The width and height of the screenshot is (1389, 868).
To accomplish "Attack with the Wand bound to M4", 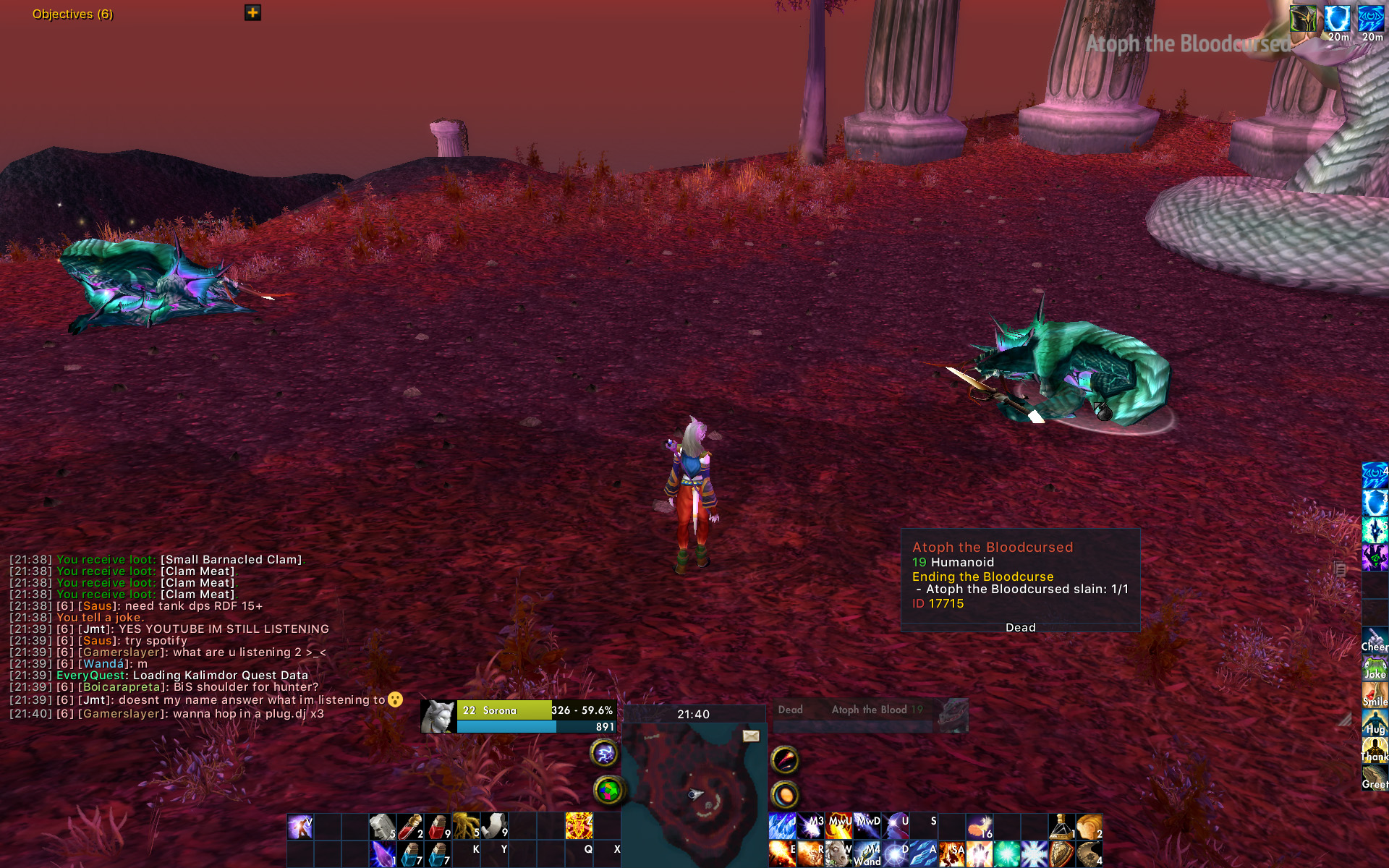I will pos(867,854).
